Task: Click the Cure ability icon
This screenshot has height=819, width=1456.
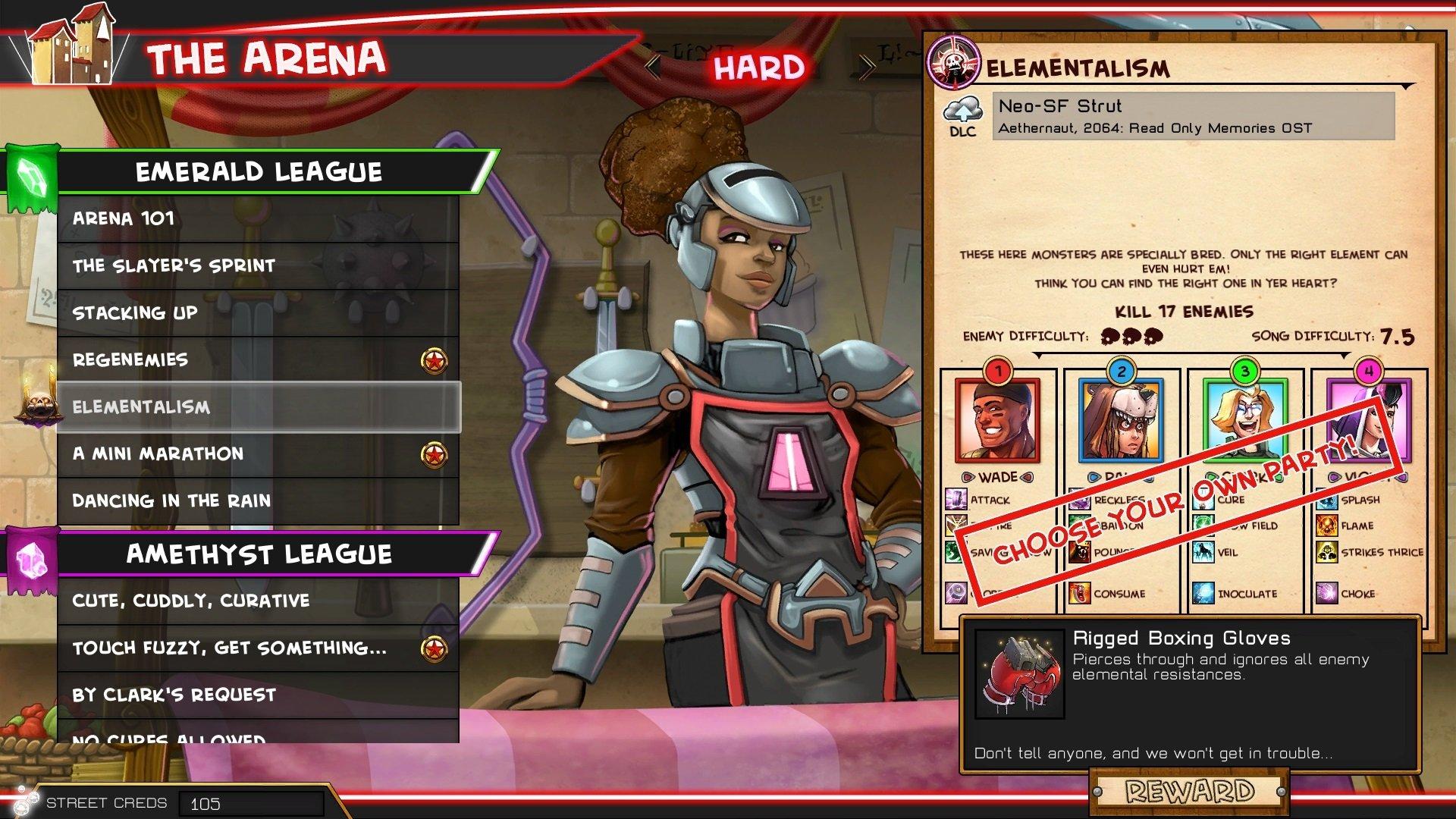Action: click(x=1202, y=499)
